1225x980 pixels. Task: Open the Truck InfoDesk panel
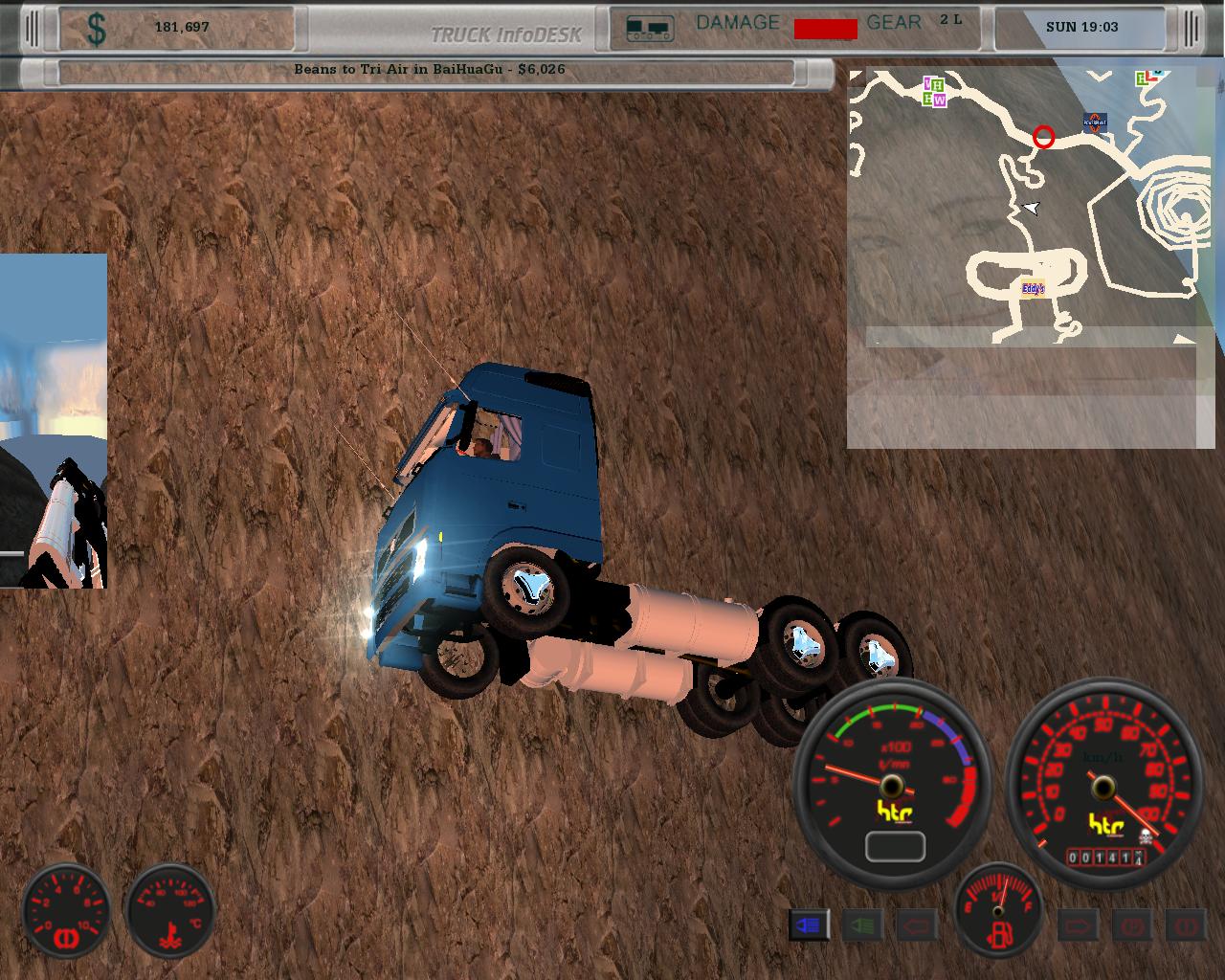click(x=505, y=34)
